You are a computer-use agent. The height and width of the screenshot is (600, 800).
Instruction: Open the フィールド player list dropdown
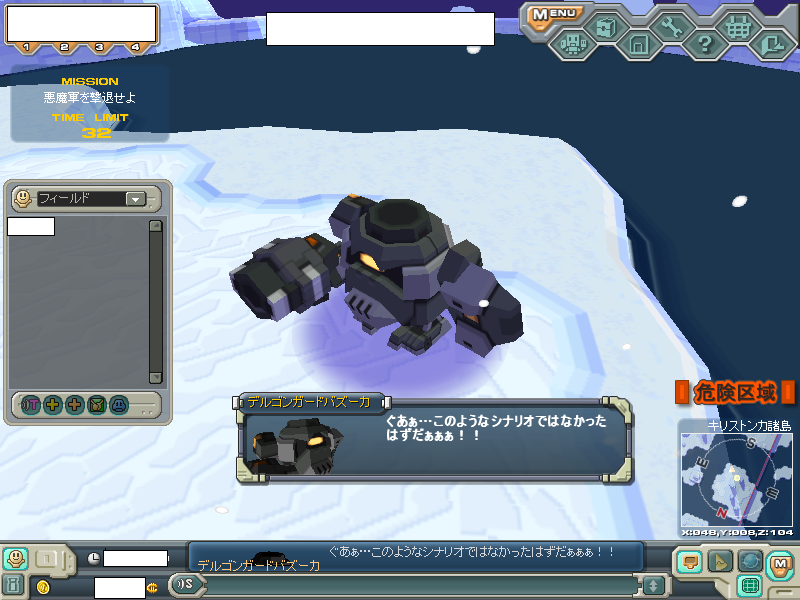click(135, 199)
